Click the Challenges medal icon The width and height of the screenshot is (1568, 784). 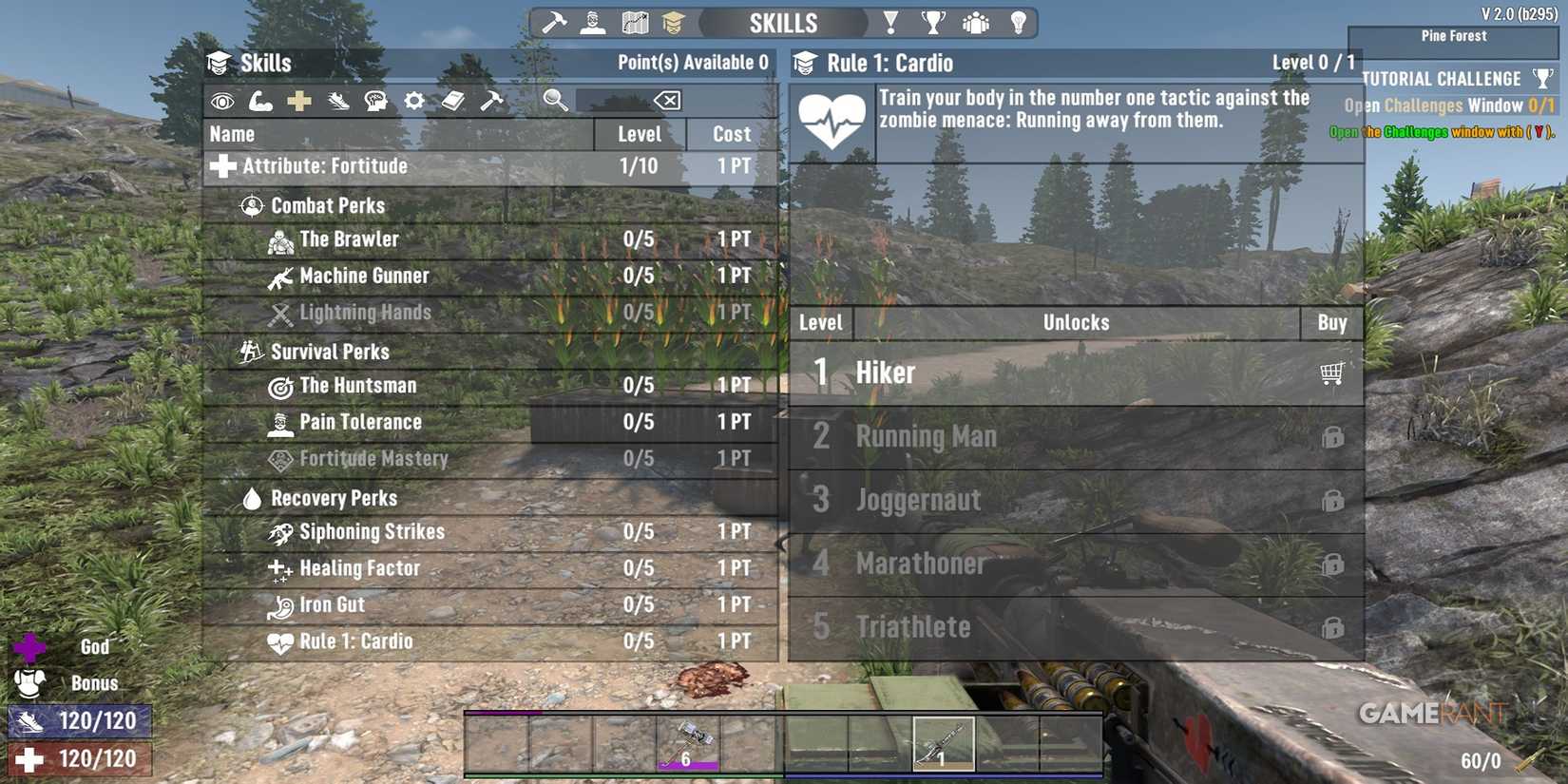point(889,21)
